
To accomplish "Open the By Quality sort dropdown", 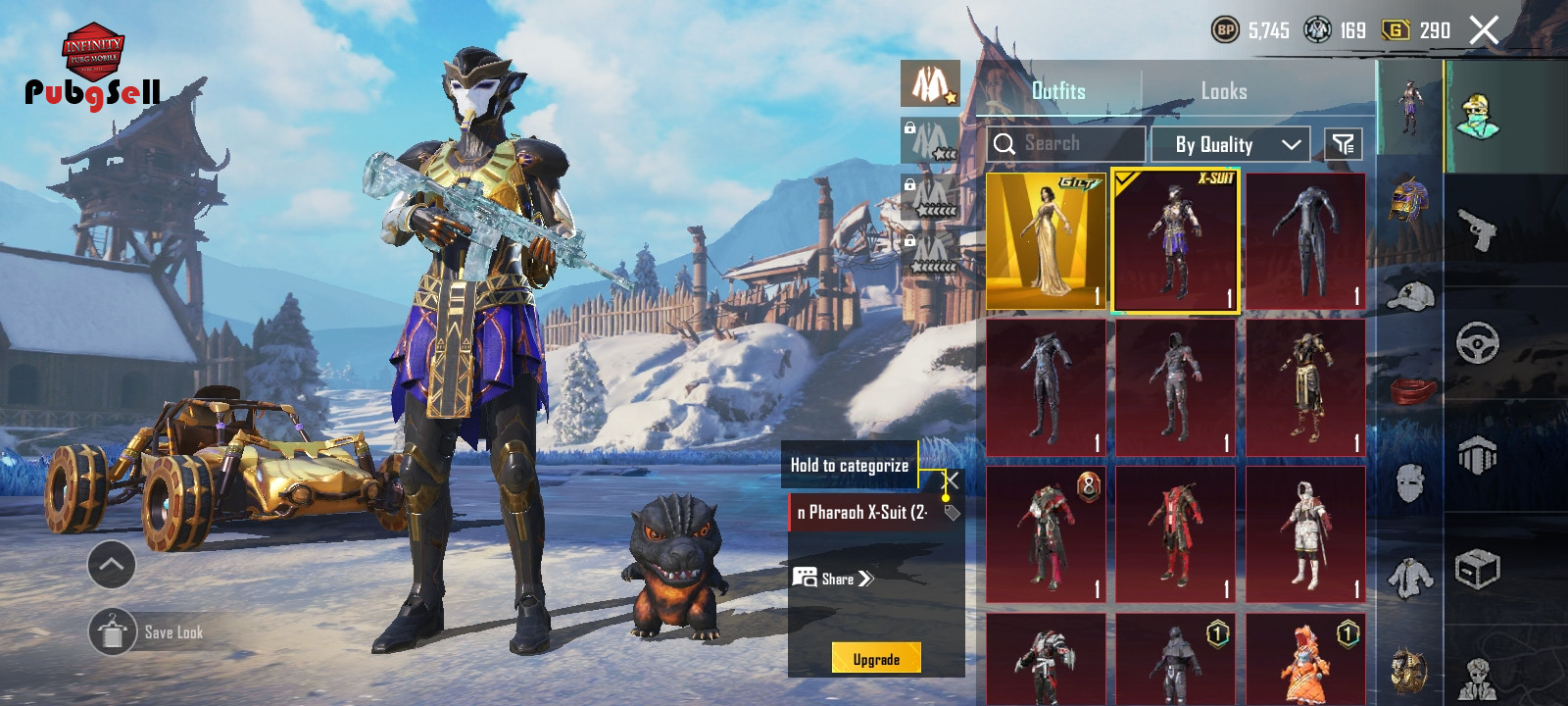I will 1238,145.
